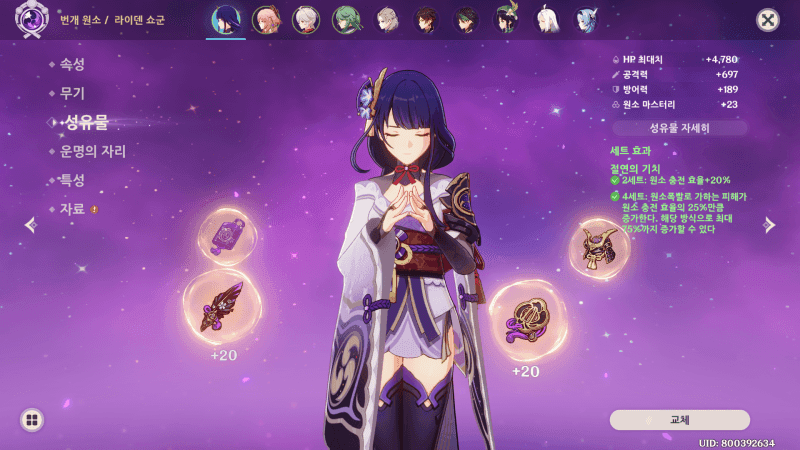Select the purple inro artifact bubble
This screenshot has height=450, width=800.
pos(227,236)
